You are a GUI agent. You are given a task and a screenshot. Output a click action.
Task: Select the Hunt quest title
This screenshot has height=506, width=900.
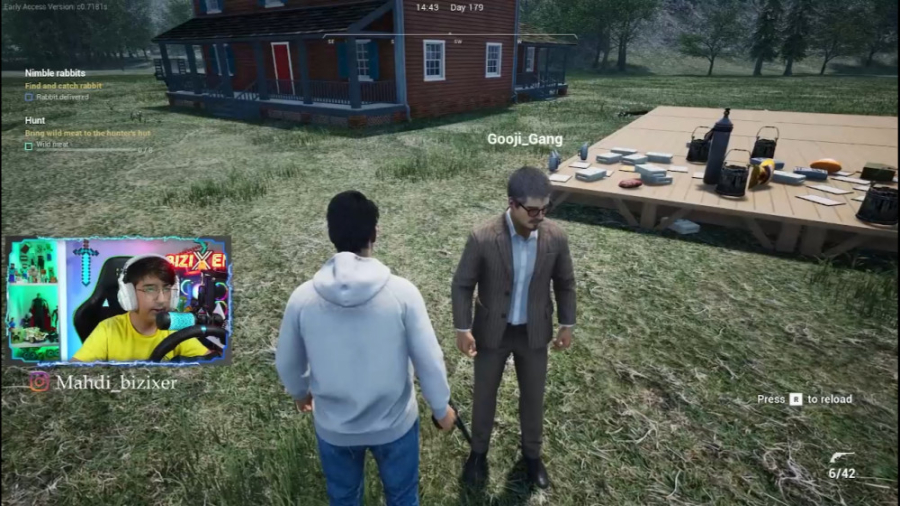[x=35, y=120]
